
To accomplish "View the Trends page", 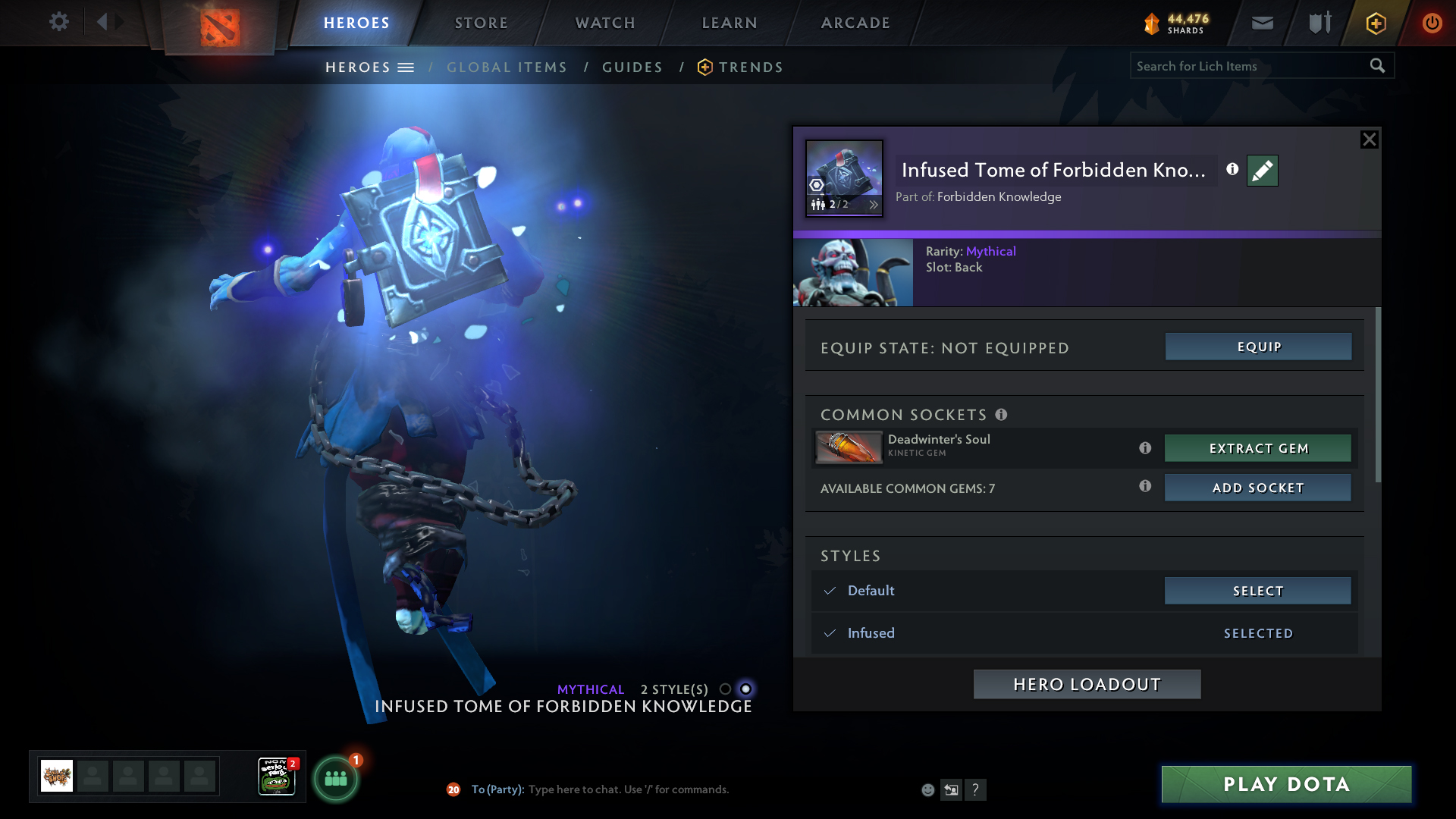I will point(750,67).
